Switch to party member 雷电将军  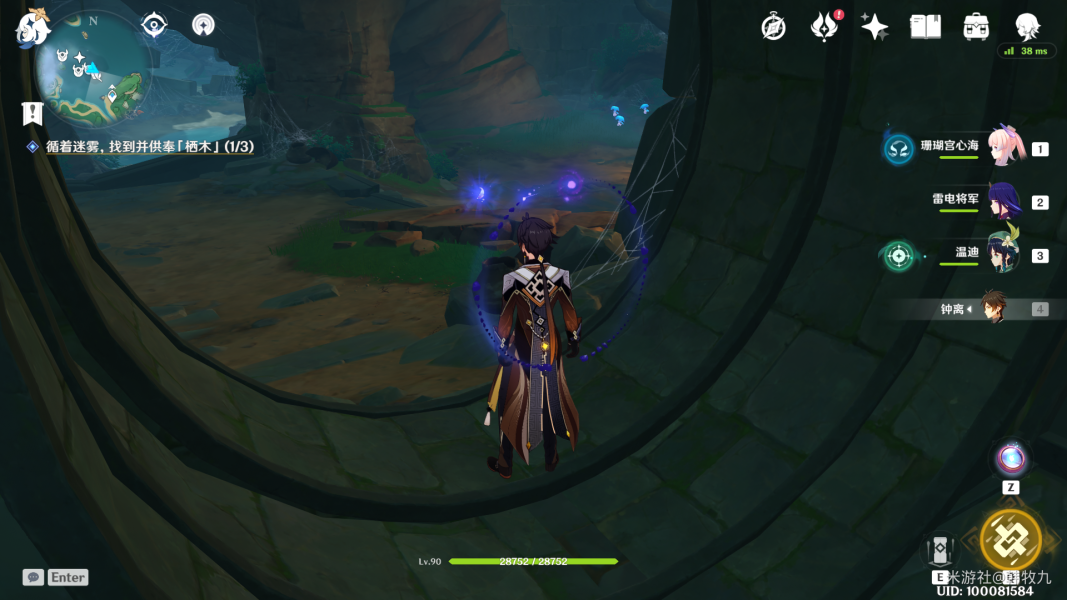1003,201
